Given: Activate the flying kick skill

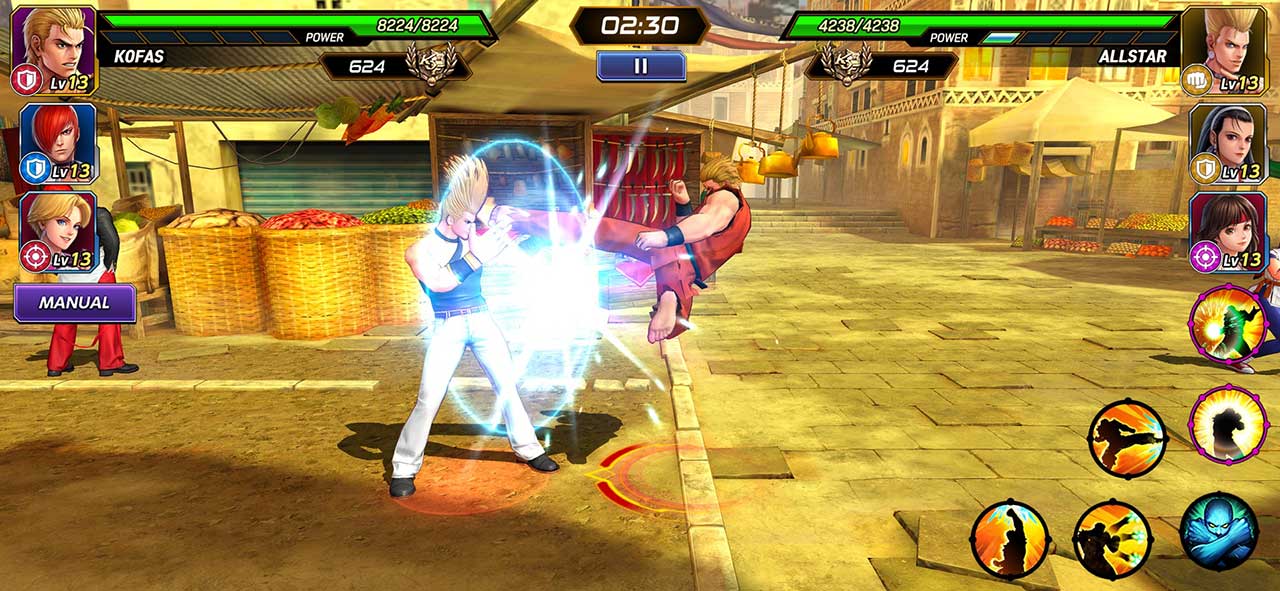Looking at the screenshot, I should [1127, 438].
